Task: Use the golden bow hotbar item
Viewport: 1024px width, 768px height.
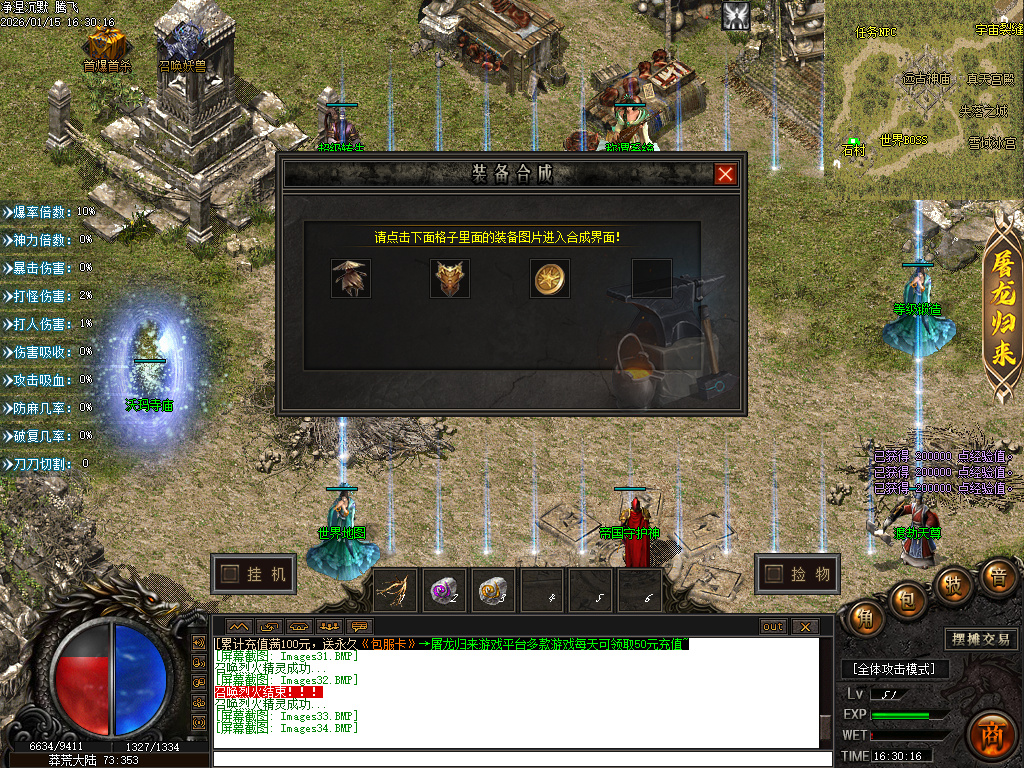Action: point(396,591)
